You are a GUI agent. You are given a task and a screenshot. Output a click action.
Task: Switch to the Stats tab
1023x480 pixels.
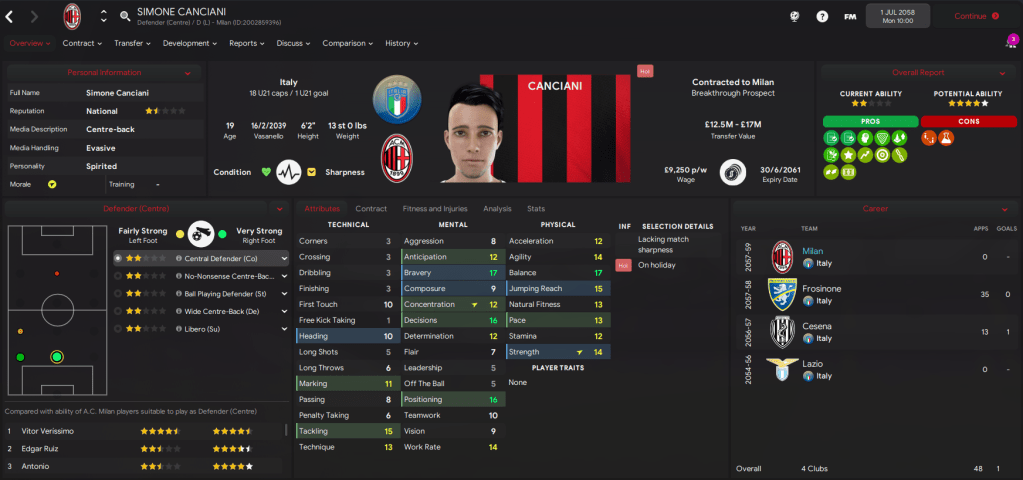(536, 209)
